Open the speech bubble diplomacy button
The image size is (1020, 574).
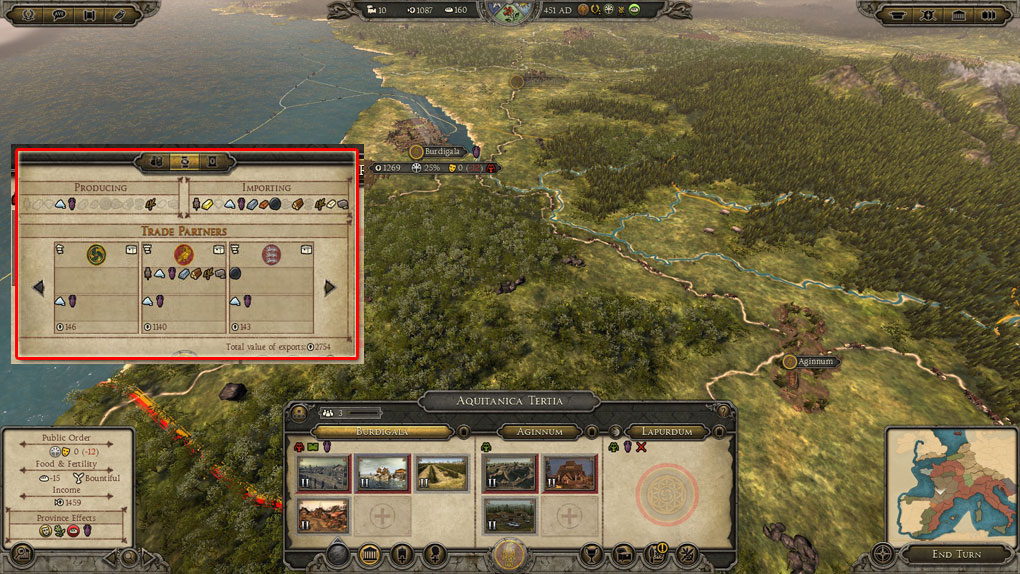(x=59, y=14)
